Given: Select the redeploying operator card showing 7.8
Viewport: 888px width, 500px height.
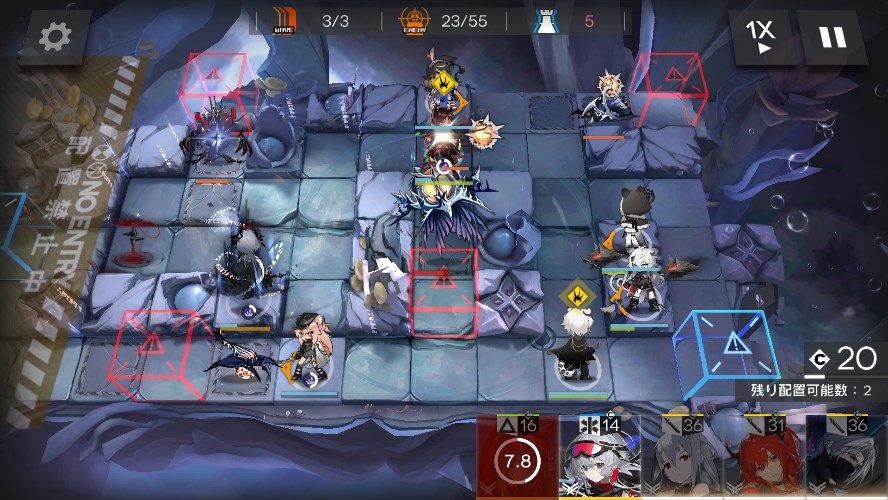Looking at the screenshot, I should (x=518, y=460).
